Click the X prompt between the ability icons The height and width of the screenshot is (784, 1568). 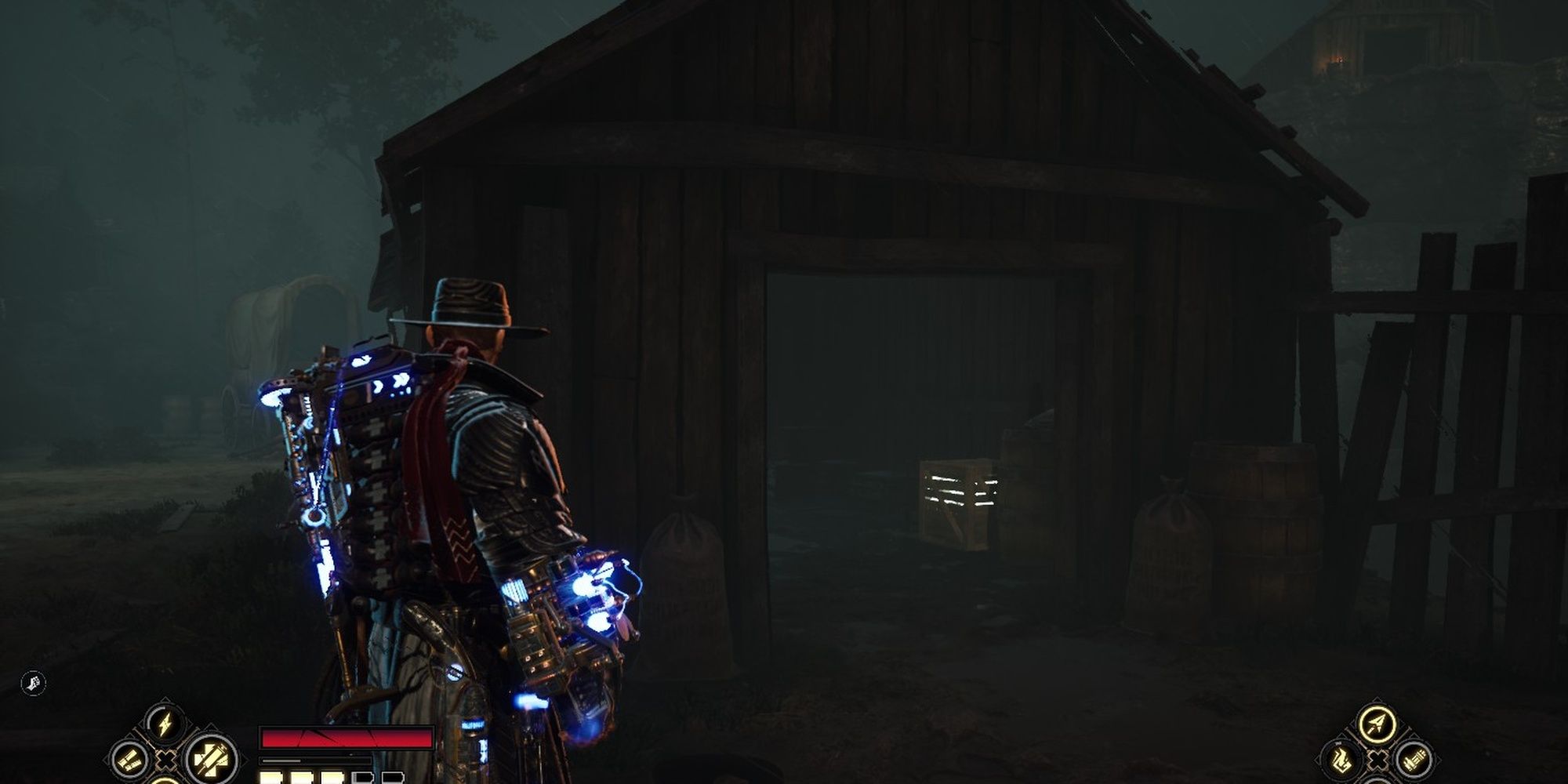pyautogui.click(x=167, y=759)
